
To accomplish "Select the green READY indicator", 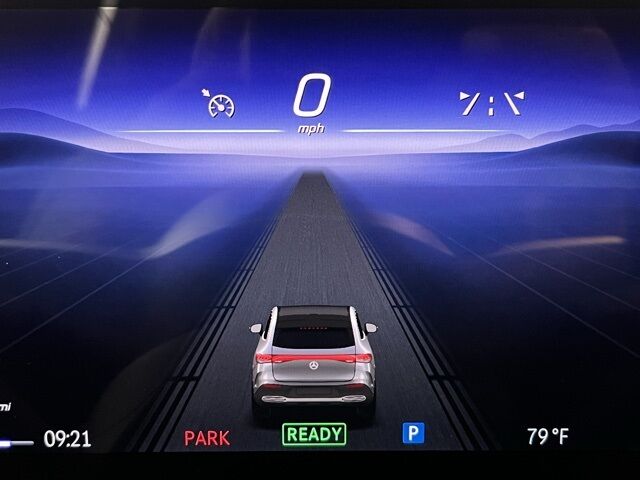I will (314, 434).
